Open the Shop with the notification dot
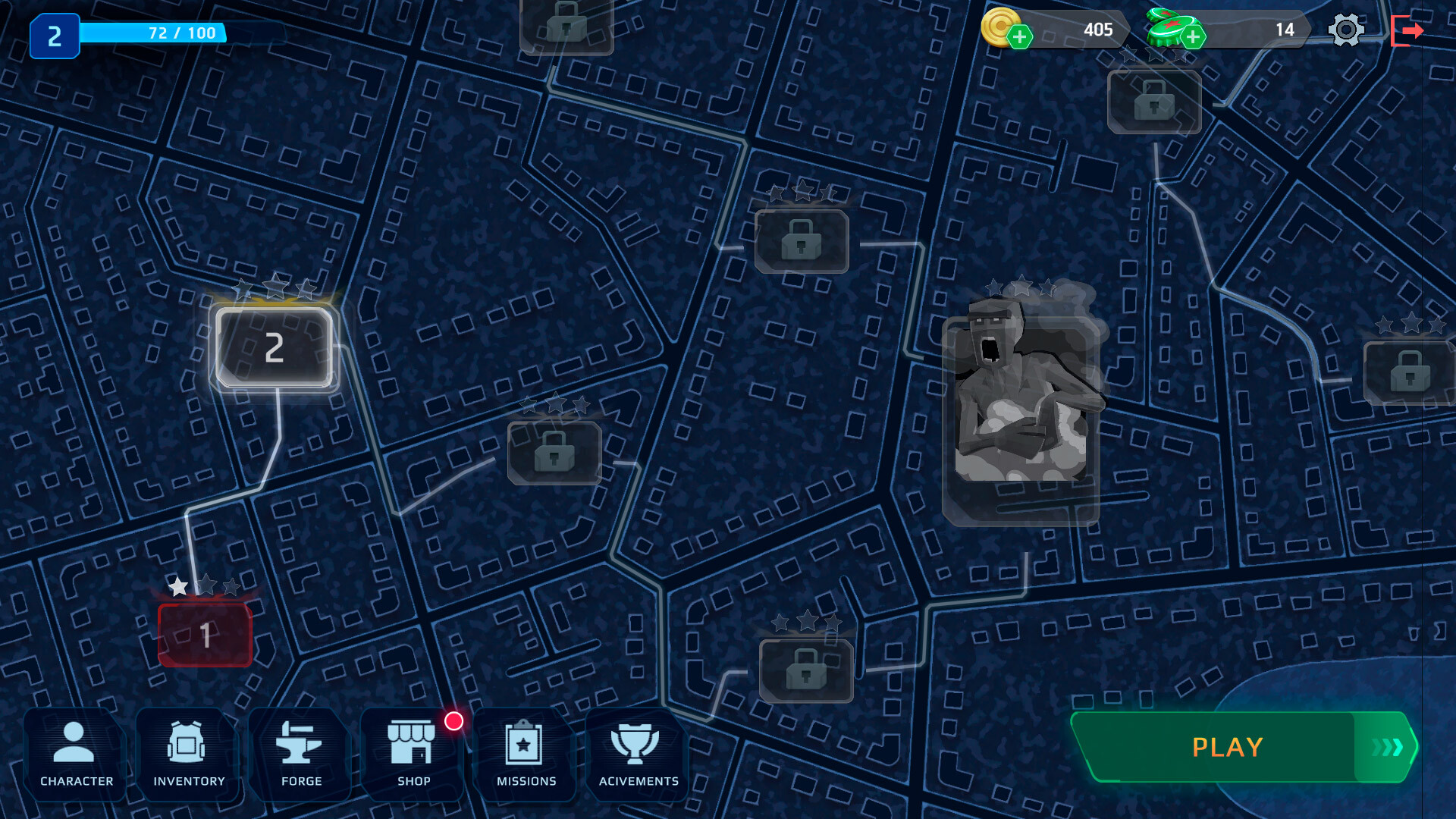 [413, 755]
